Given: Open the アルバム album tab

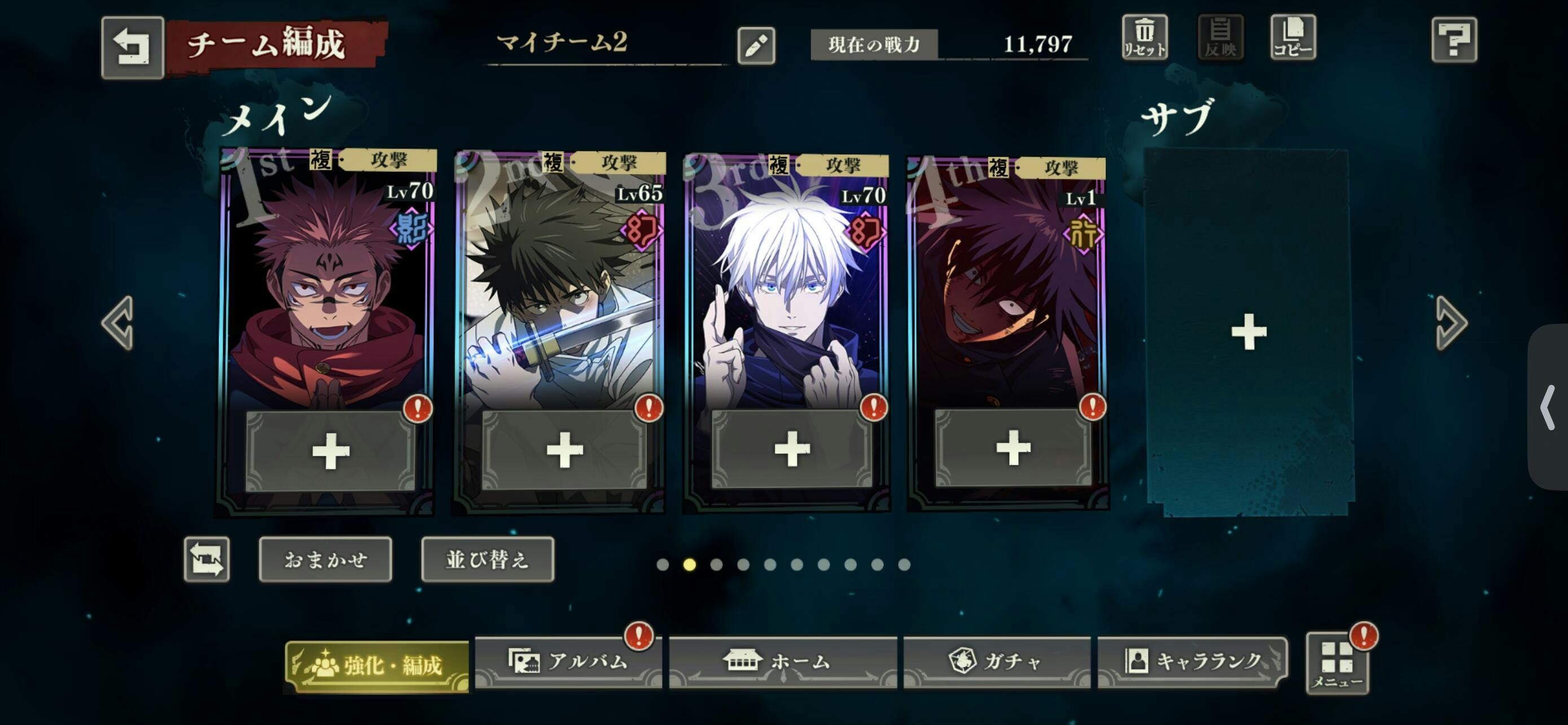Looking at the screenshot, I should click(567, 662).
